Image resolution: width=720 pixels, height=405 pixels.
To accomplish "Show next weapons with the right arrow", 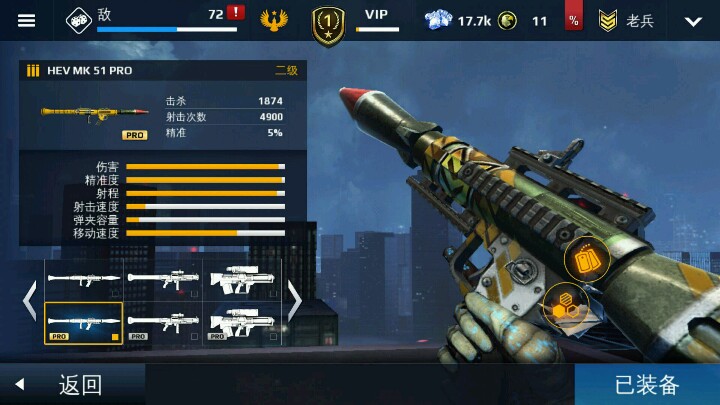I will [295, 301].
